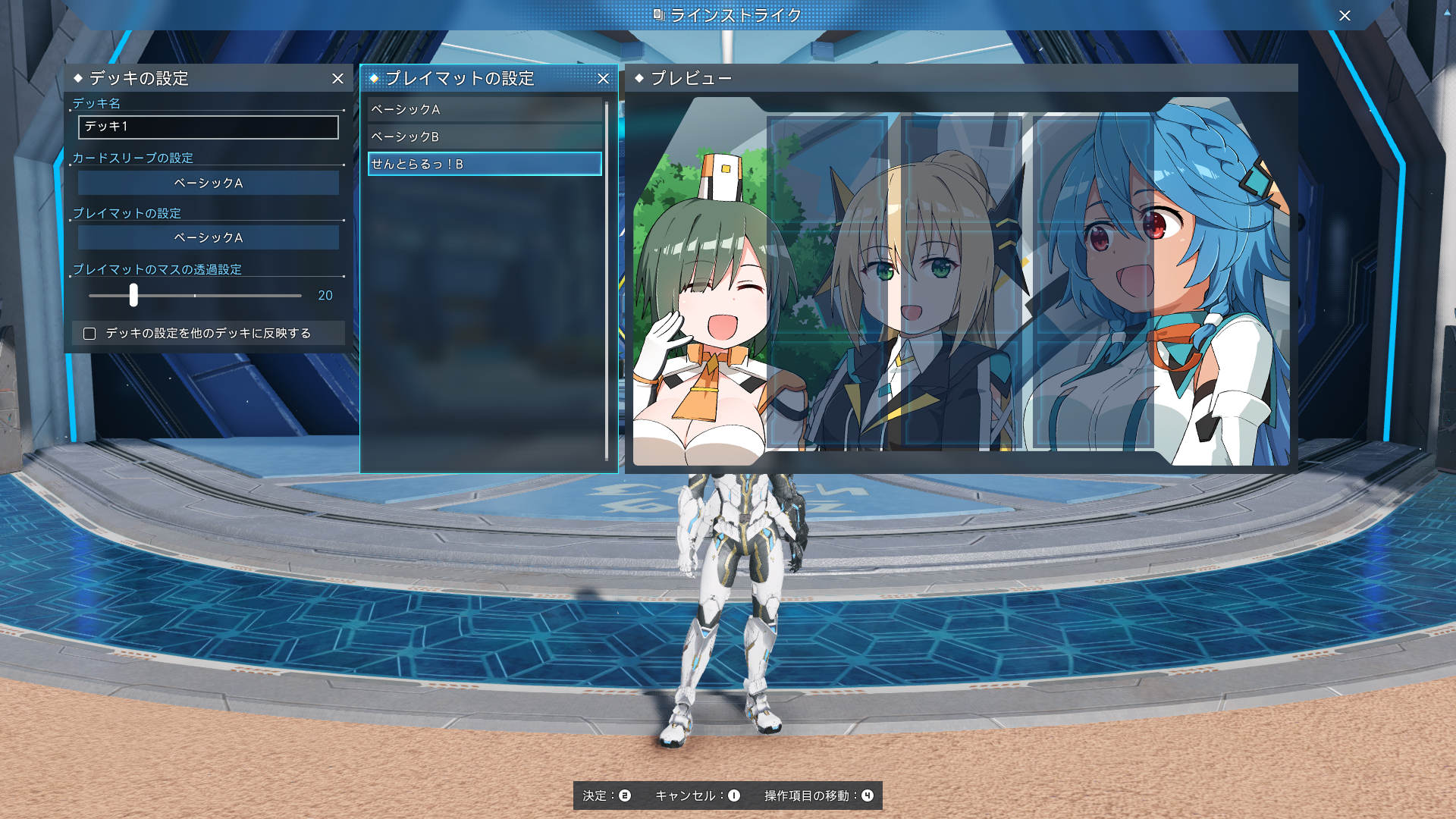Click the playmat list scrollbar
The width and height of the screenshot is (1456, 819).
[x=607, y=281]
